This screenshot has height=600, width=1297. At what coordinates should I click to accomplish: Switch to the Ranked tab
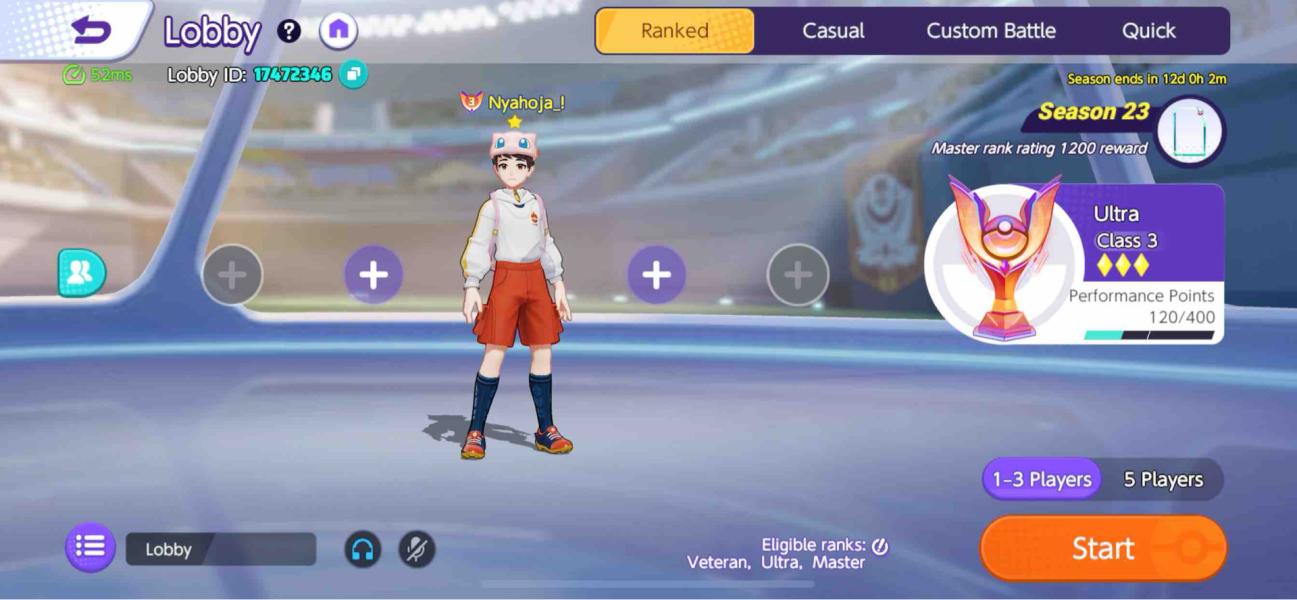click(x=675, y=31)
